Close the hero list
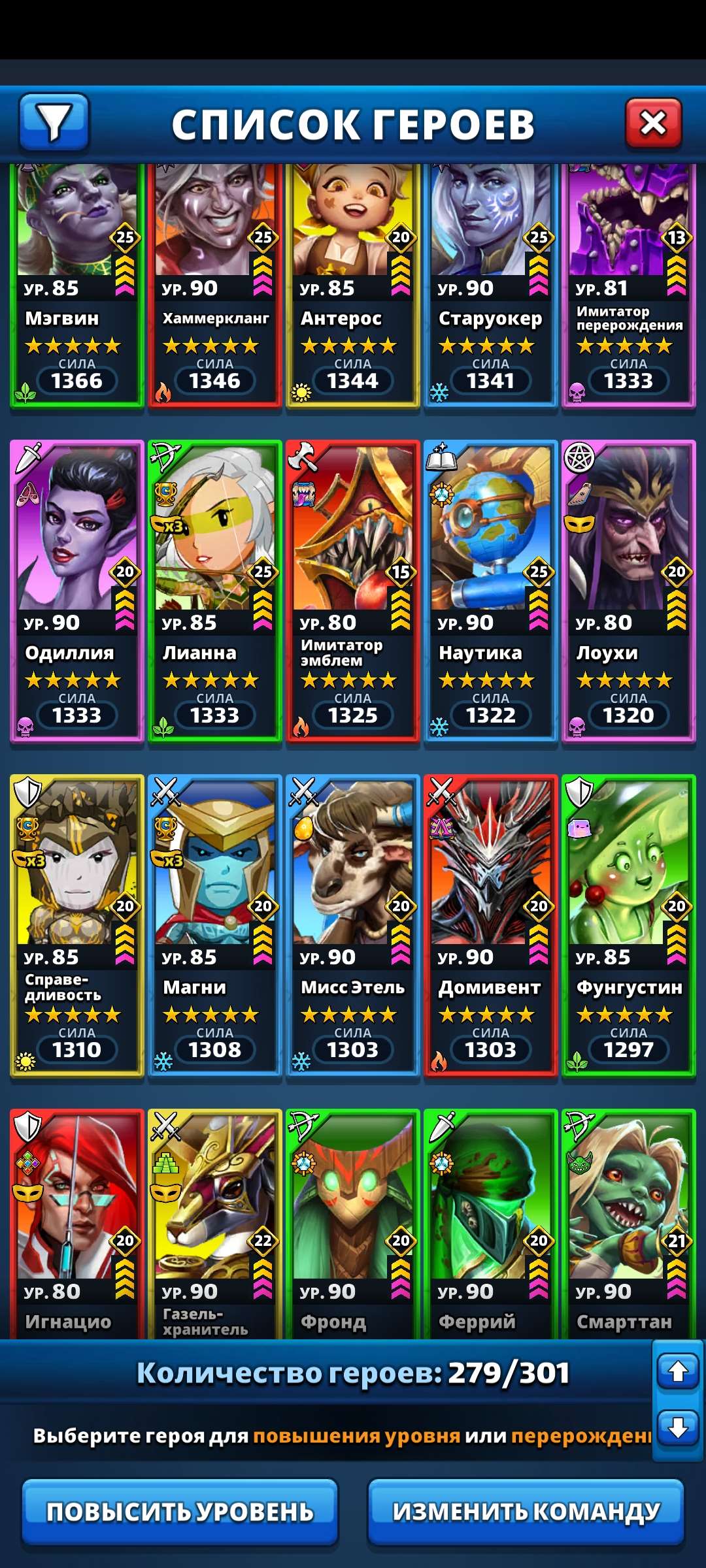The height and width of the screenshot is (1568, 706). [x=653, y=123]
